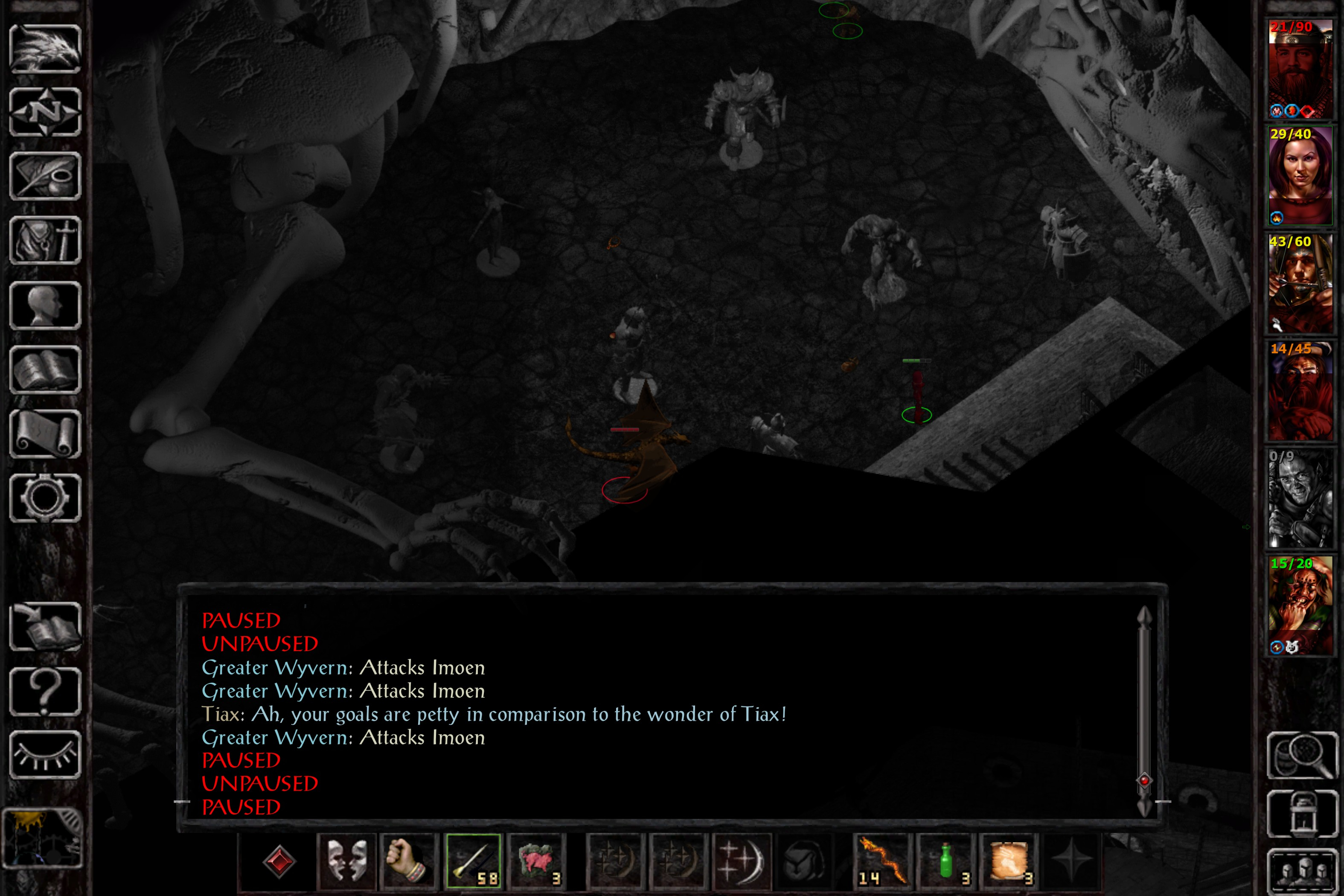The image size is (1344, 896).
Task: Quick save with the arrow book button
Action: [x=45, y=627]
